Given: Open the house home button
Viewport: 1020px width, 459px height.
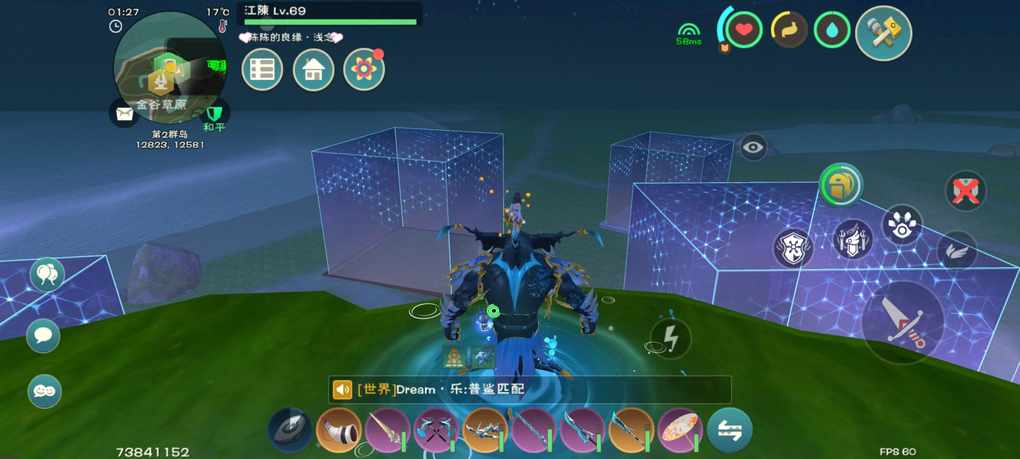Looking at the screenshot, I should [x=313, y=70].
